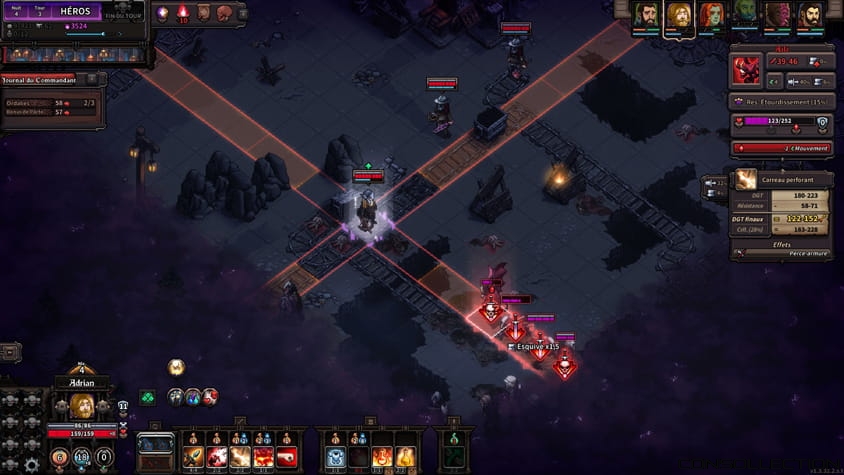Click the red flame icon in top bar
This screenshot has height=475, width=844.
(183, 13)
